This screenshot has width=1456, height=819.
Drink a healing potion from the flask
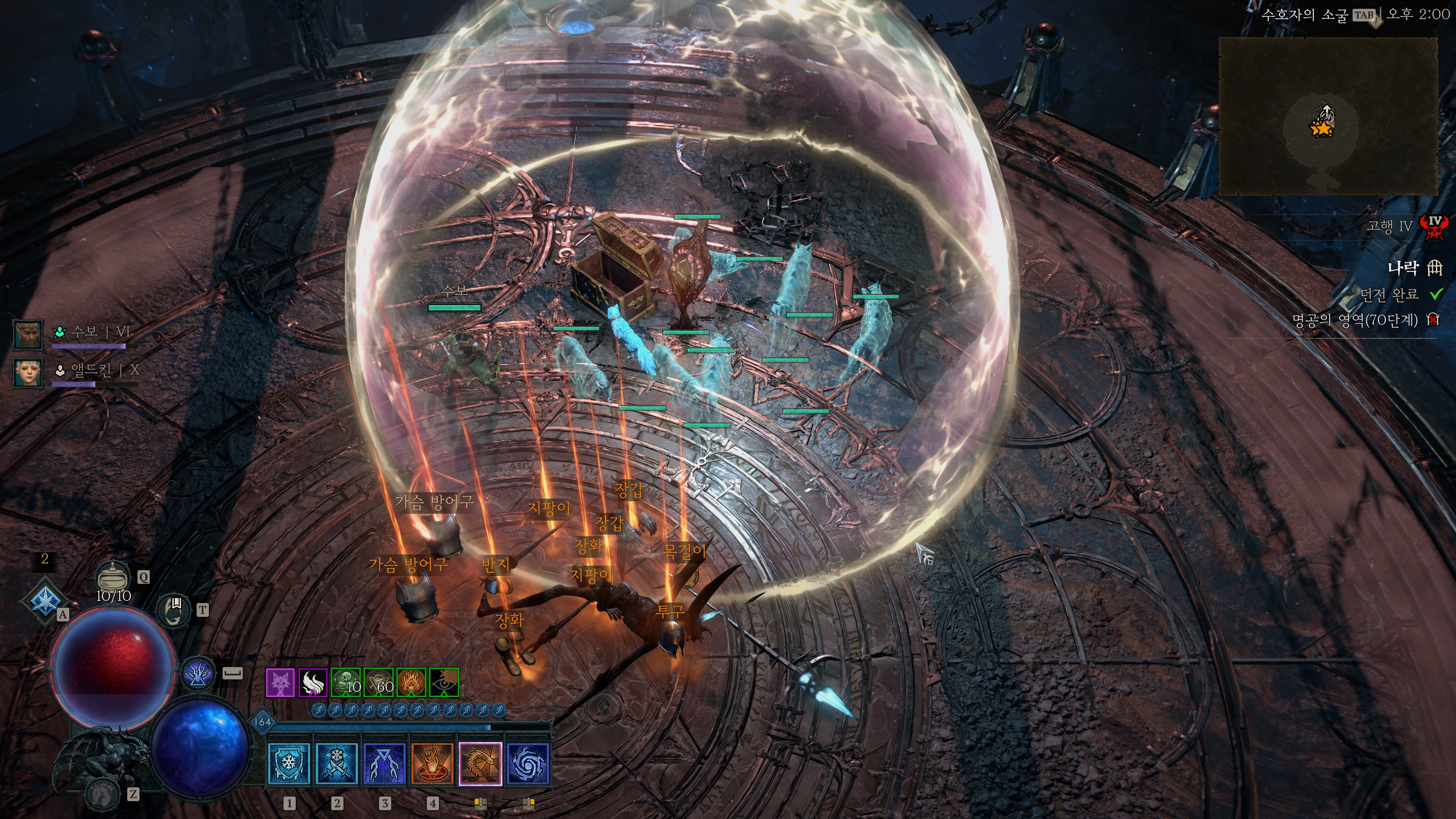coord(114,577)
